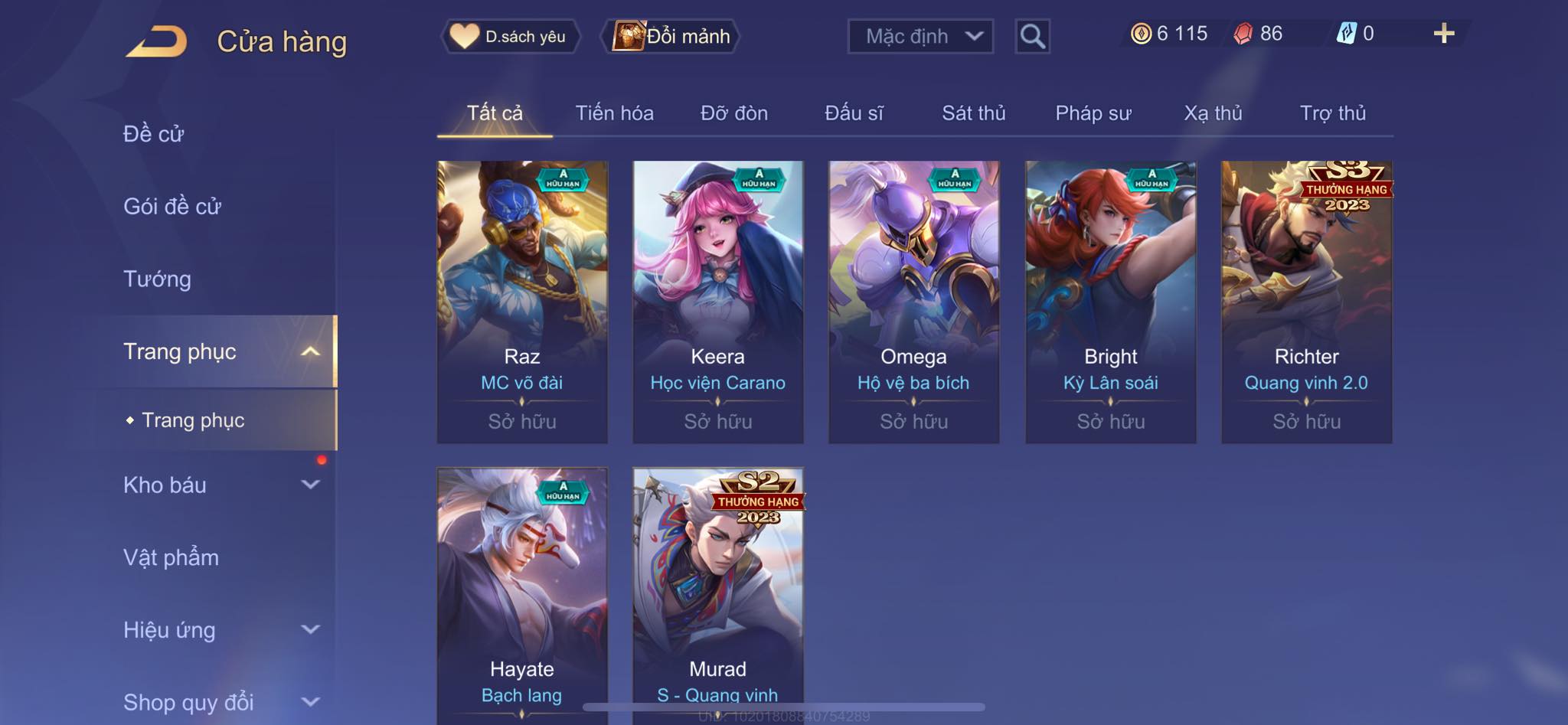Select the Sát thủ tab
Screen dimensions: 1568x725
(973, 113)
